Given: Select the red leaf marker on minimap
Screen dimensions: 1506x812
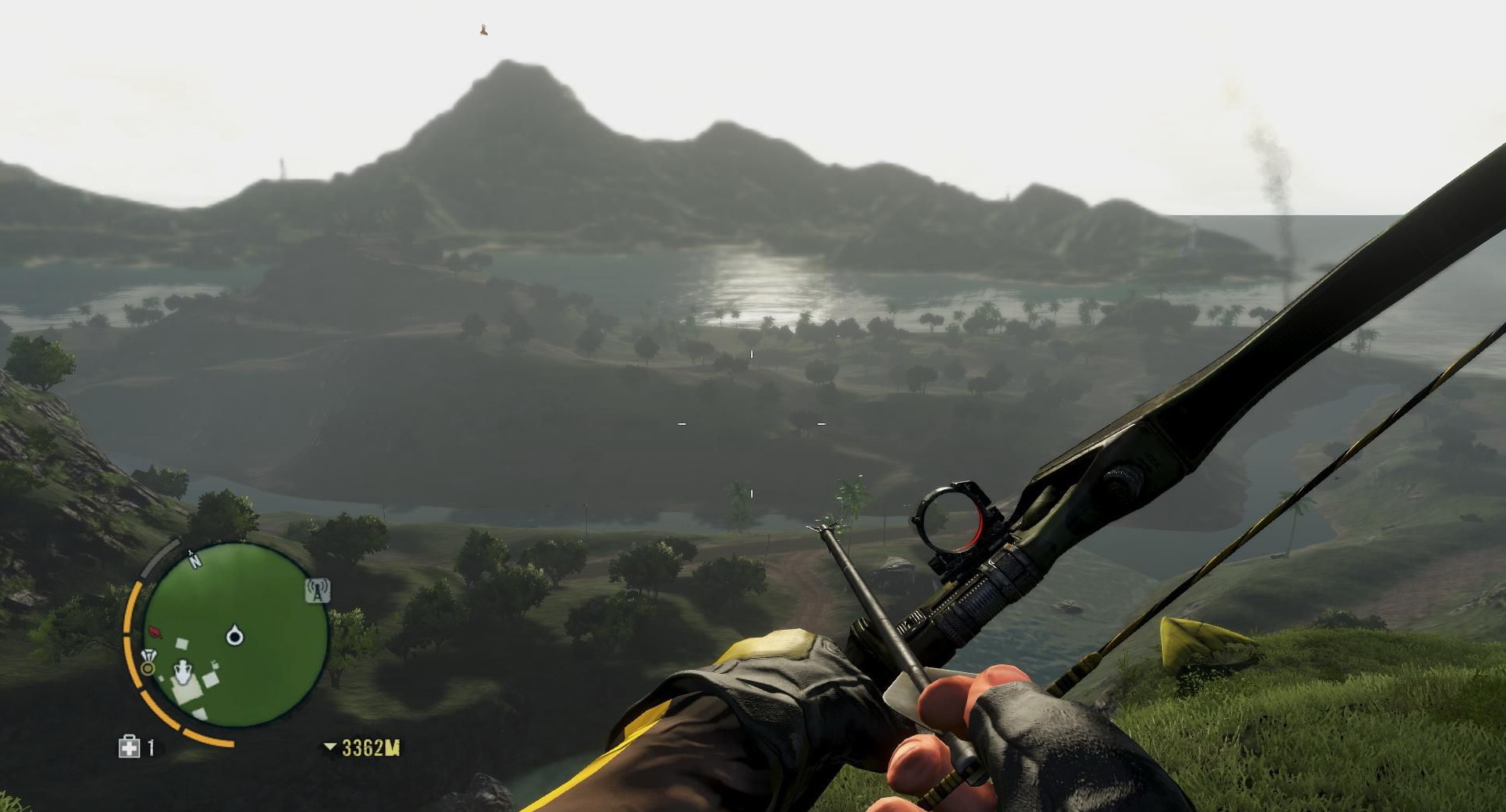Looking at the screenshot, I should point(155,631).
